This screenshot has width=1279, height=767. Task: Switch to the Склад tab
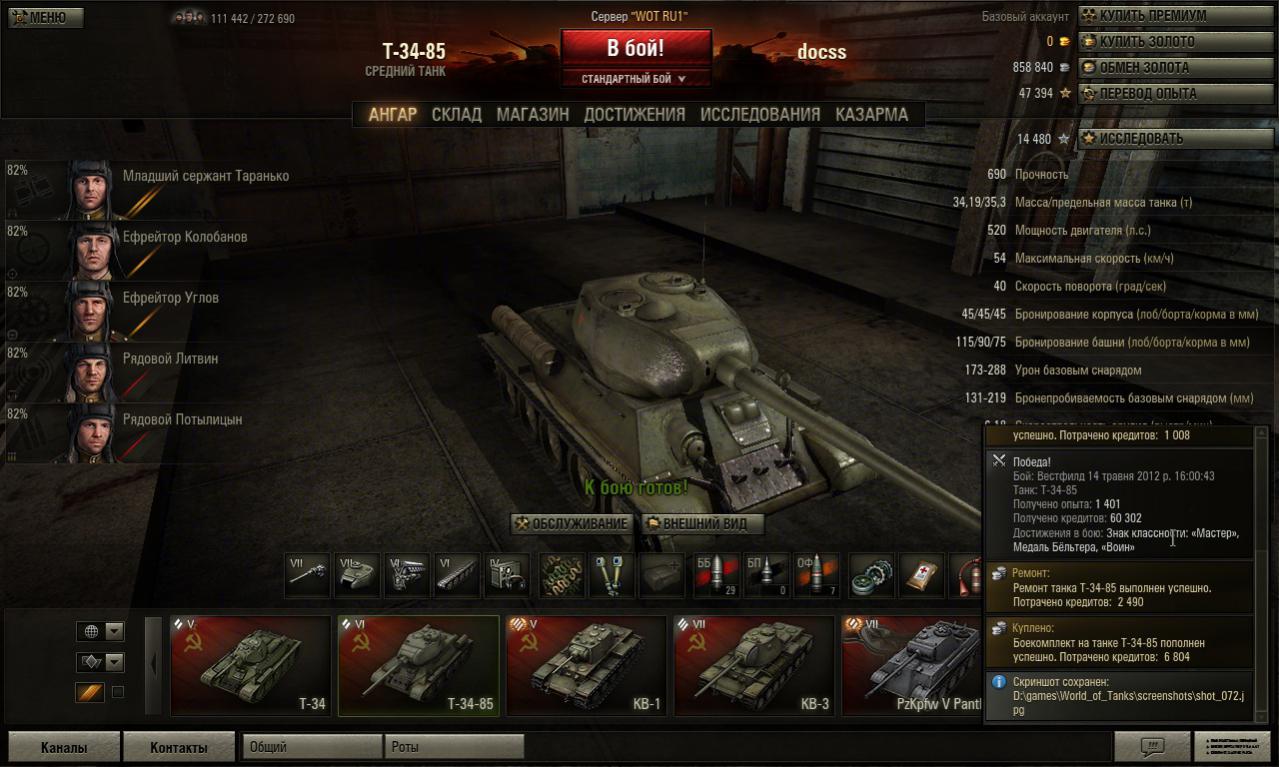[x=456, y=114]
